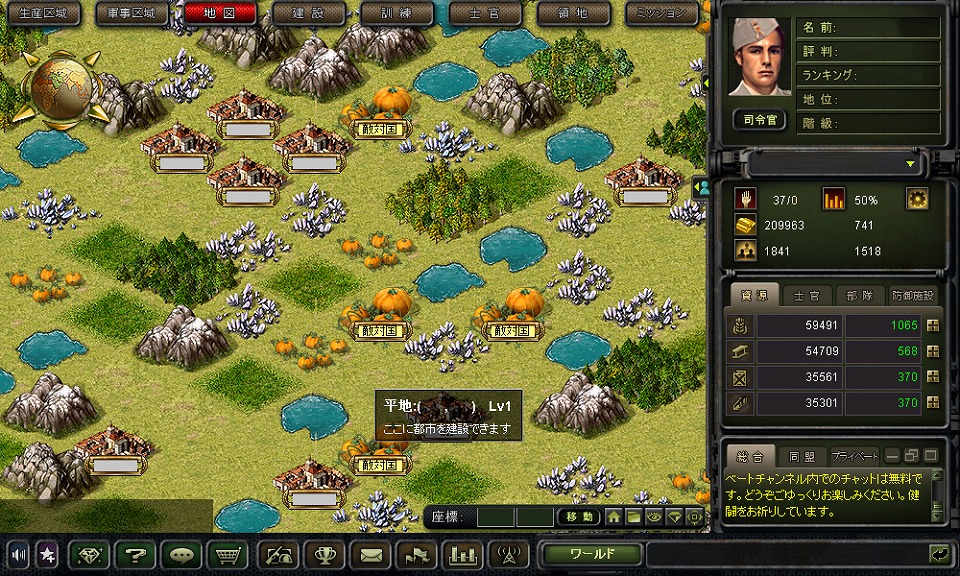This screenshot has height=576, width=960.
Task: Open the 士官 menu in the top bar
Action: tap(485, 13)
